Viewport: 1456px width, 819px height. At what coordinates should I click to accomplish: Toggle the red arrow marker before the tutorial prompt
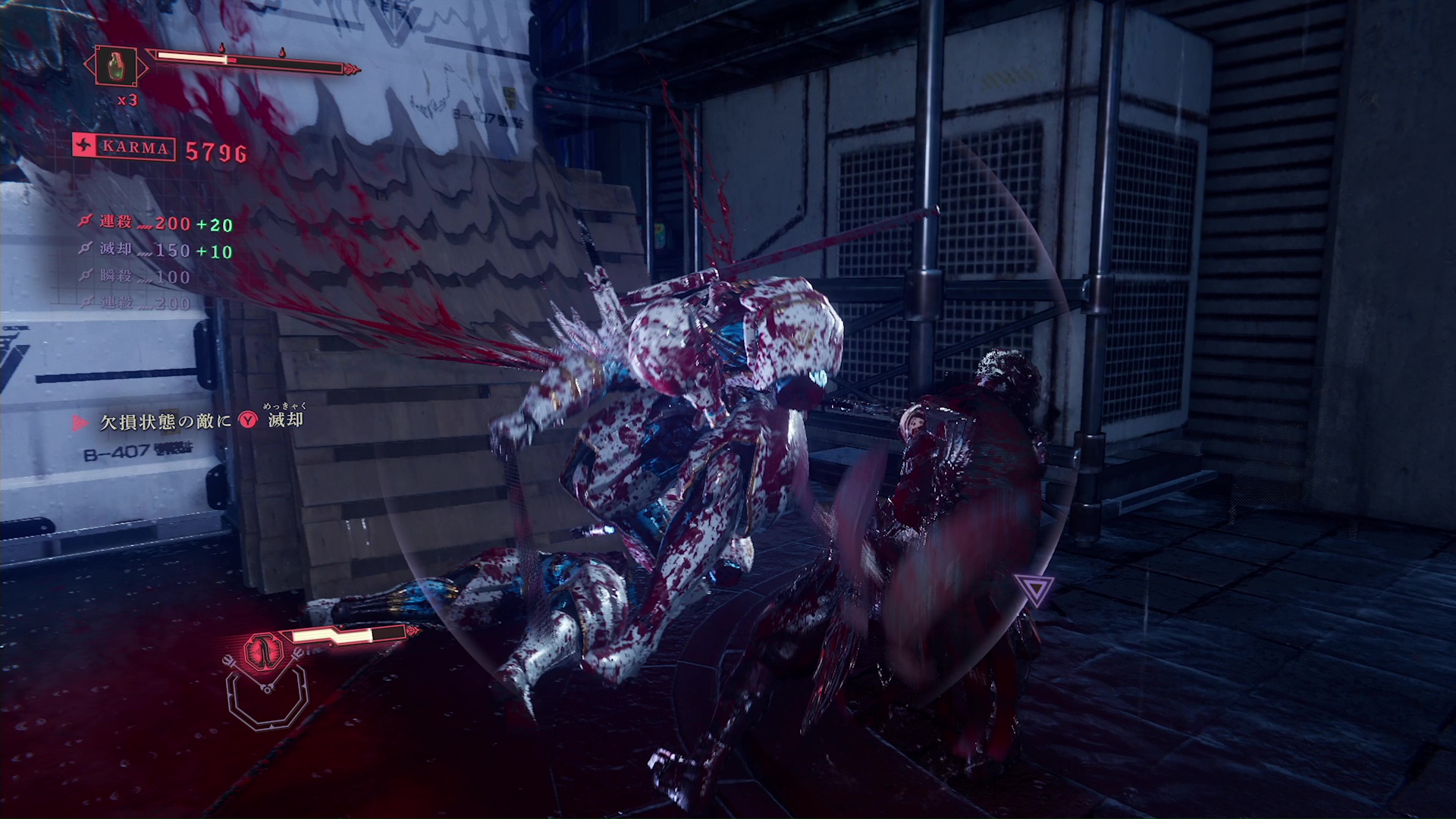pyautogui.click(x=81, y=422)
